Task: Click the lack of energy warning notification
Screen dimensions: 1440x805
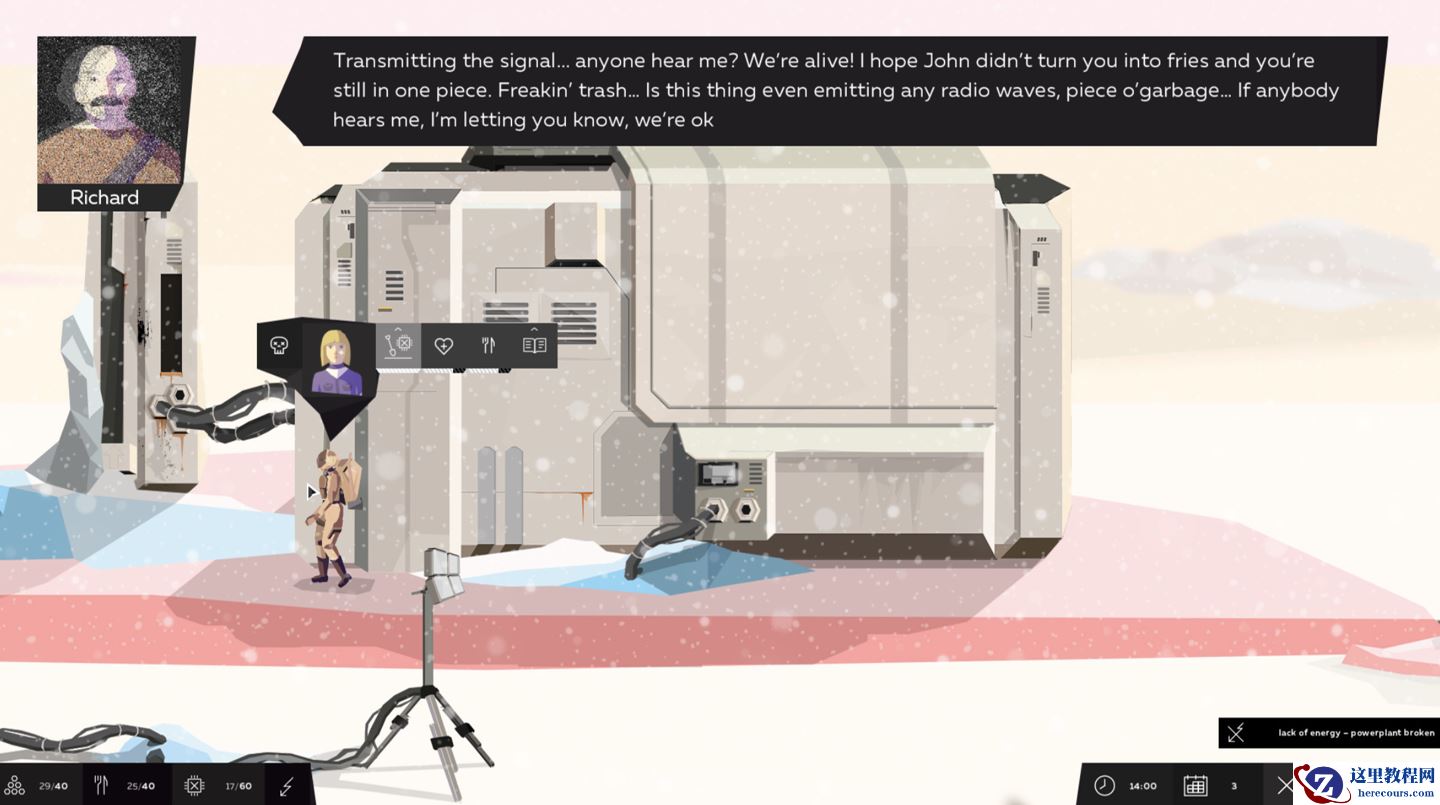Action: click(x=1329, y=733)
